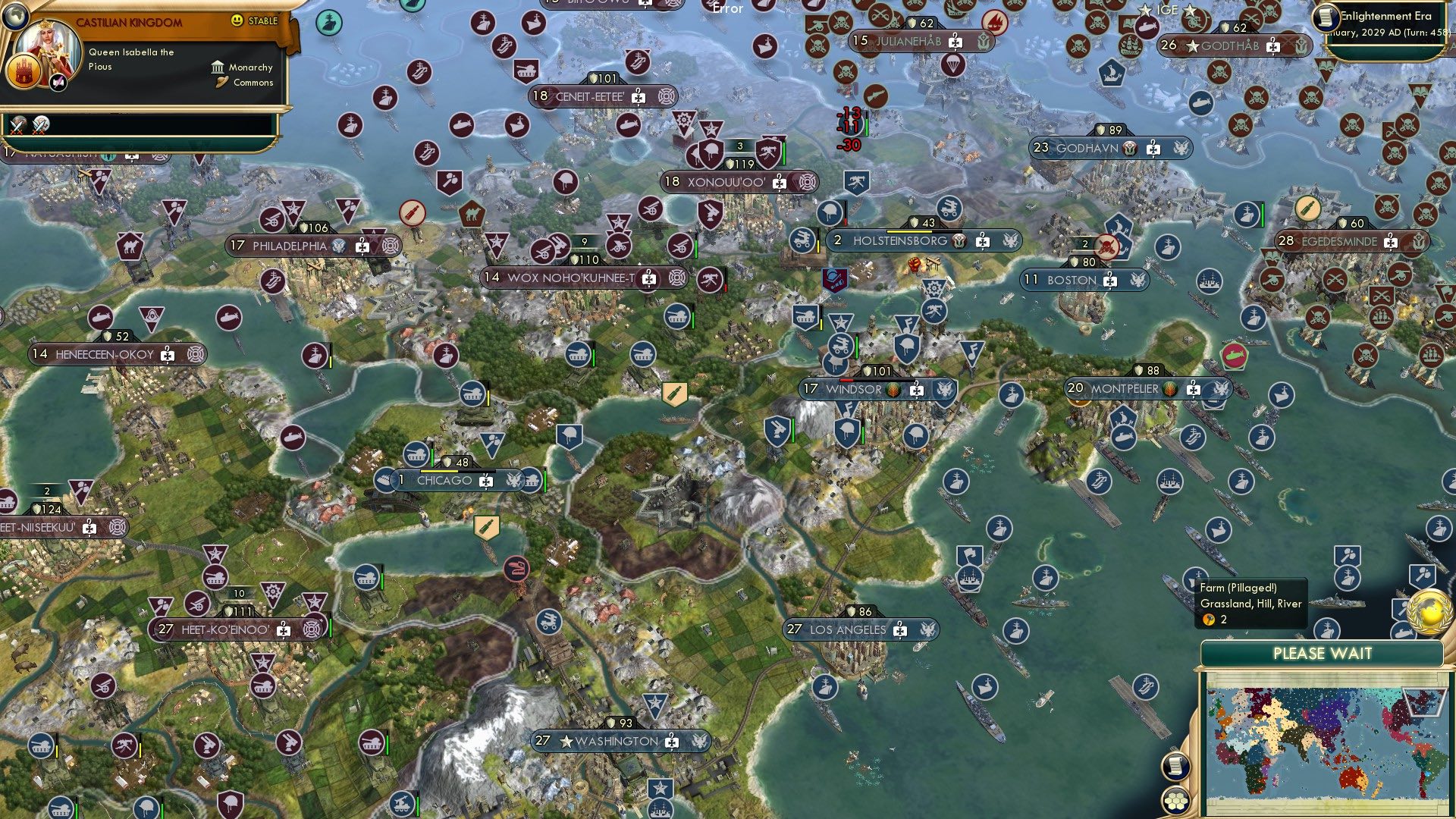Screen dimensions: 1456x819
Task: Open the IGE in-game editor
Action: click(x=1167, y=10)
